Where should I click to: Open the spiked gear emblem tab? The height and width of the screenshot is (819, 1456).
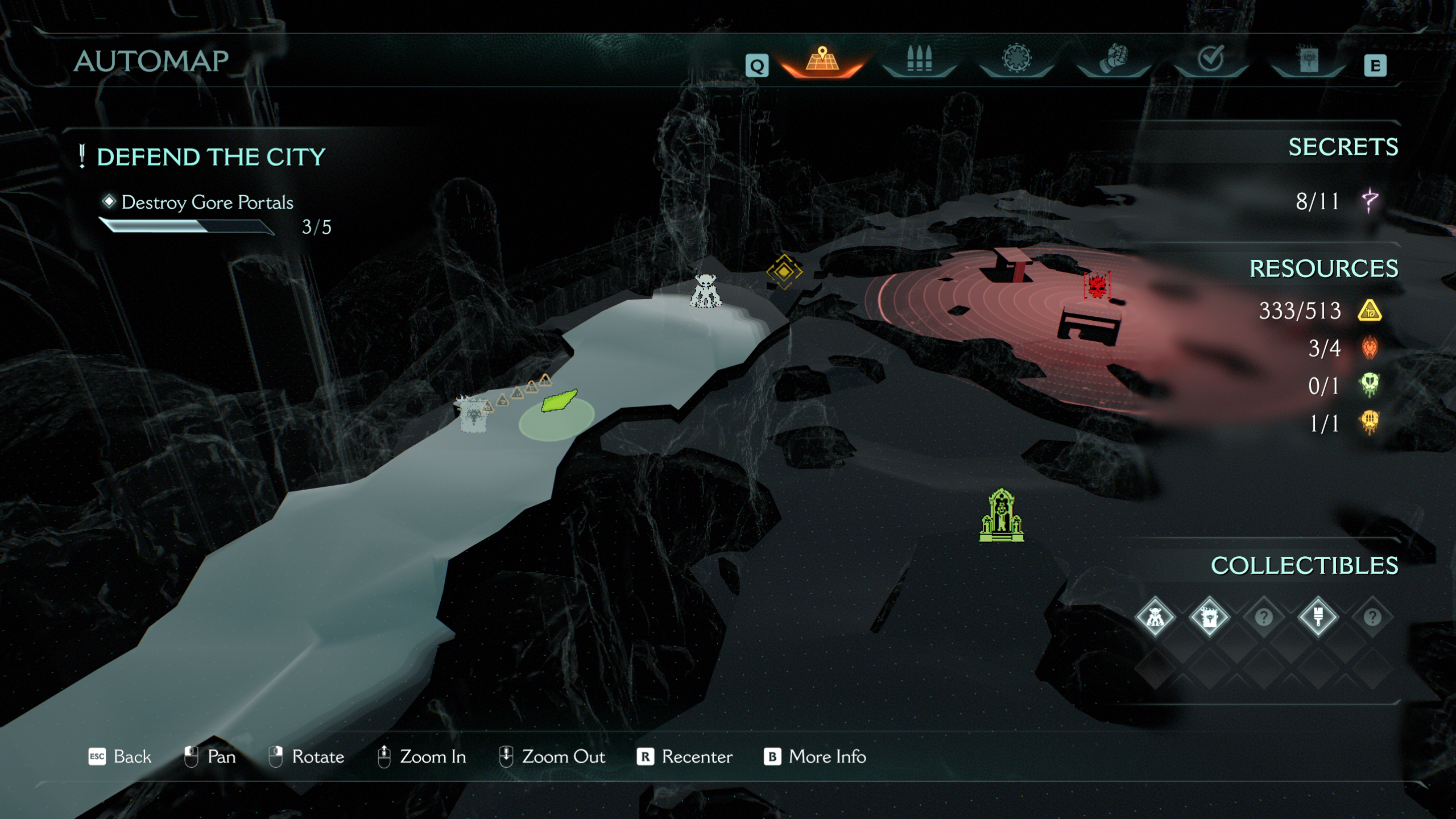(x=1016, y=59)
